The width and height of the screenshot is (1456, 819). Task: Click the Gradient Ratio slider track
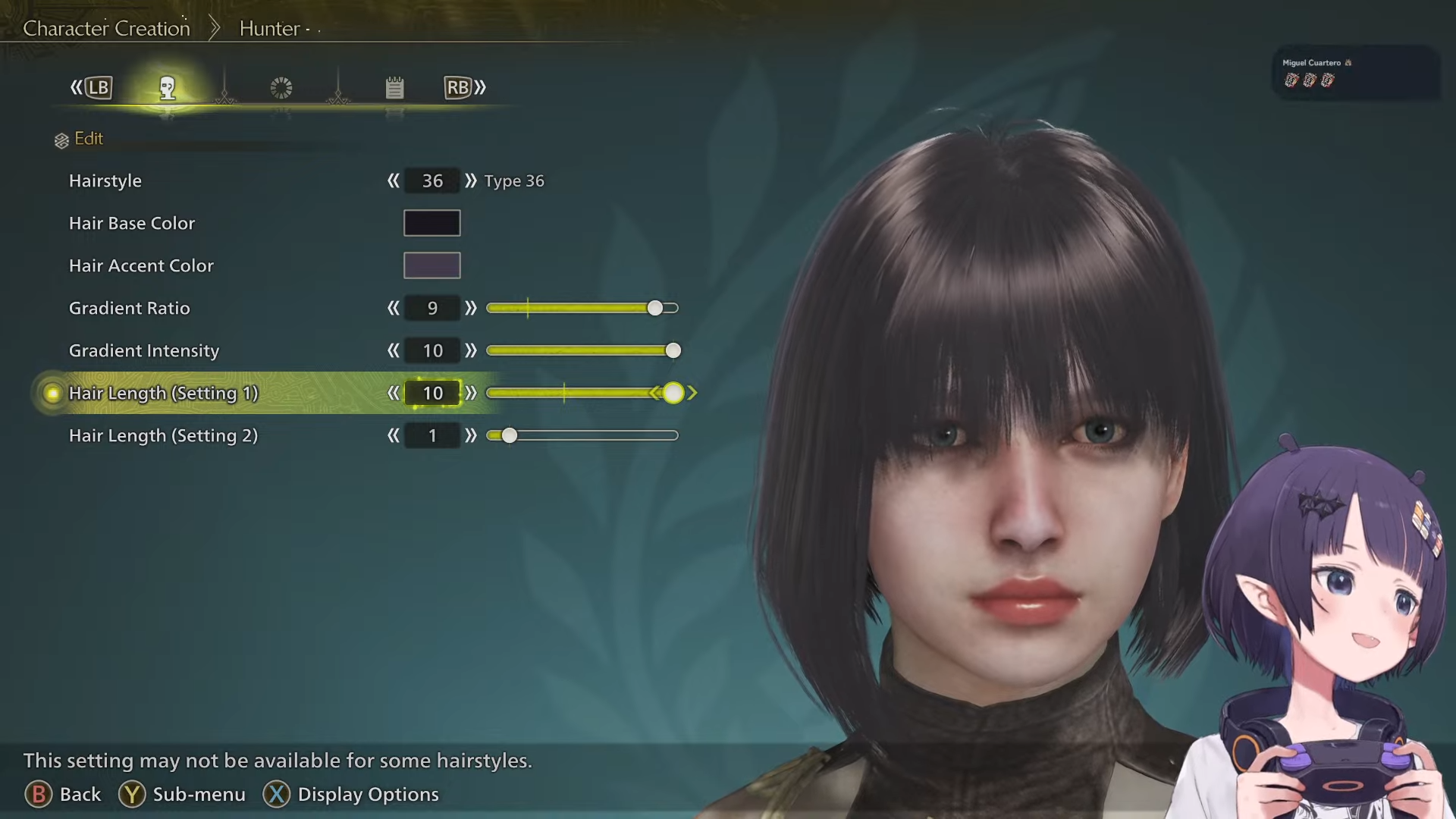click(x=582, y=309)
